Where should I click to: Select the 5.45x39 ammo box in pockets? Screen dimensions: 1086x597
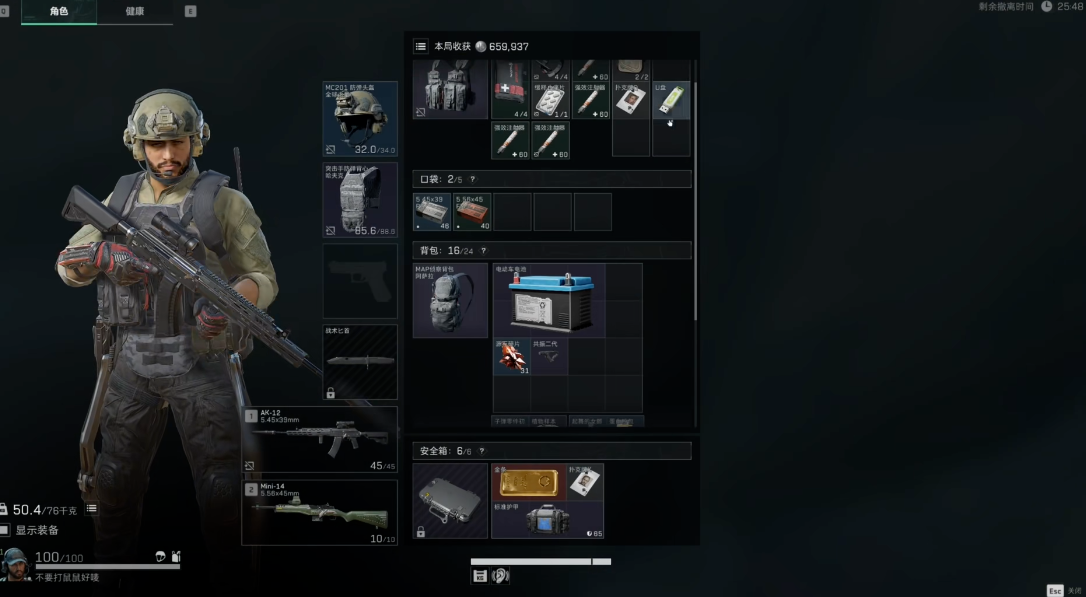point(432,212)
